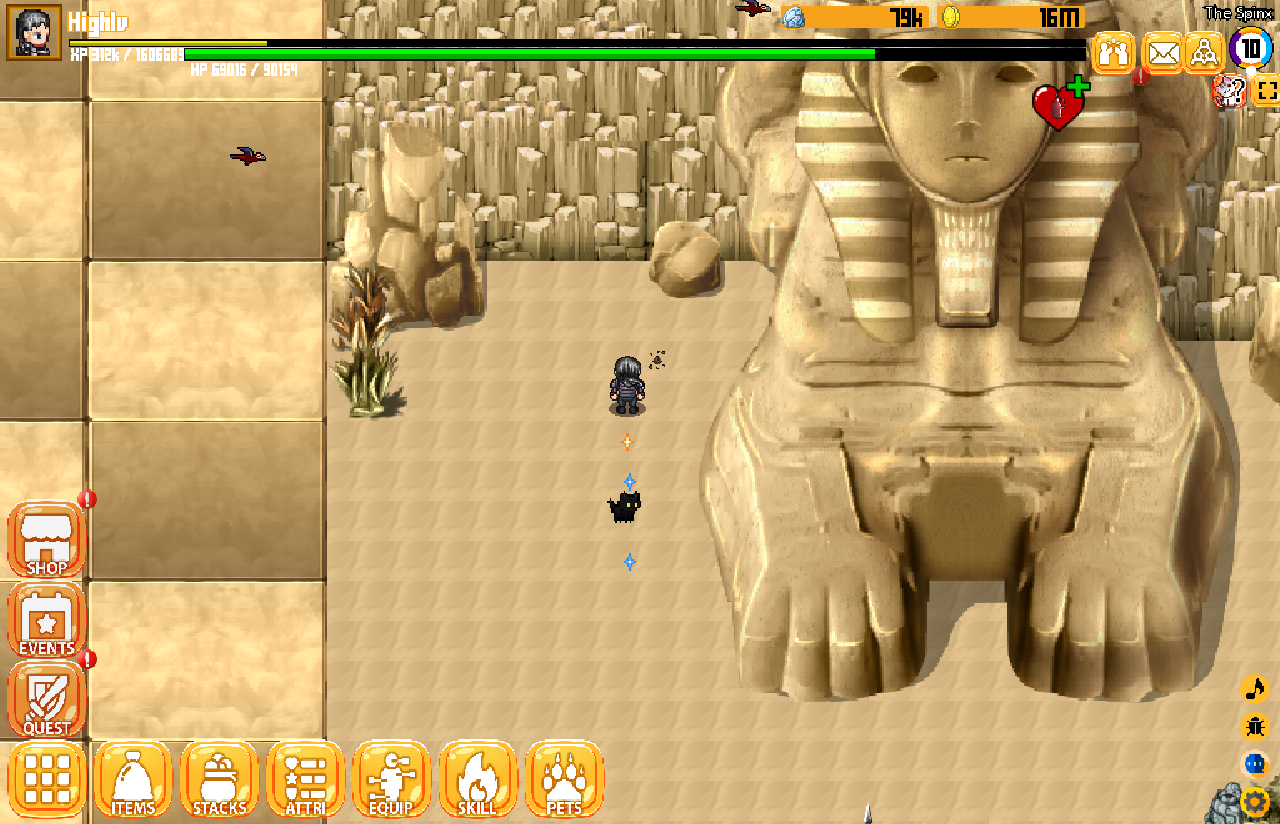Viewport: 1280px width, 824px height.
Task: Open the PETS paw menu
Action: 564,779
